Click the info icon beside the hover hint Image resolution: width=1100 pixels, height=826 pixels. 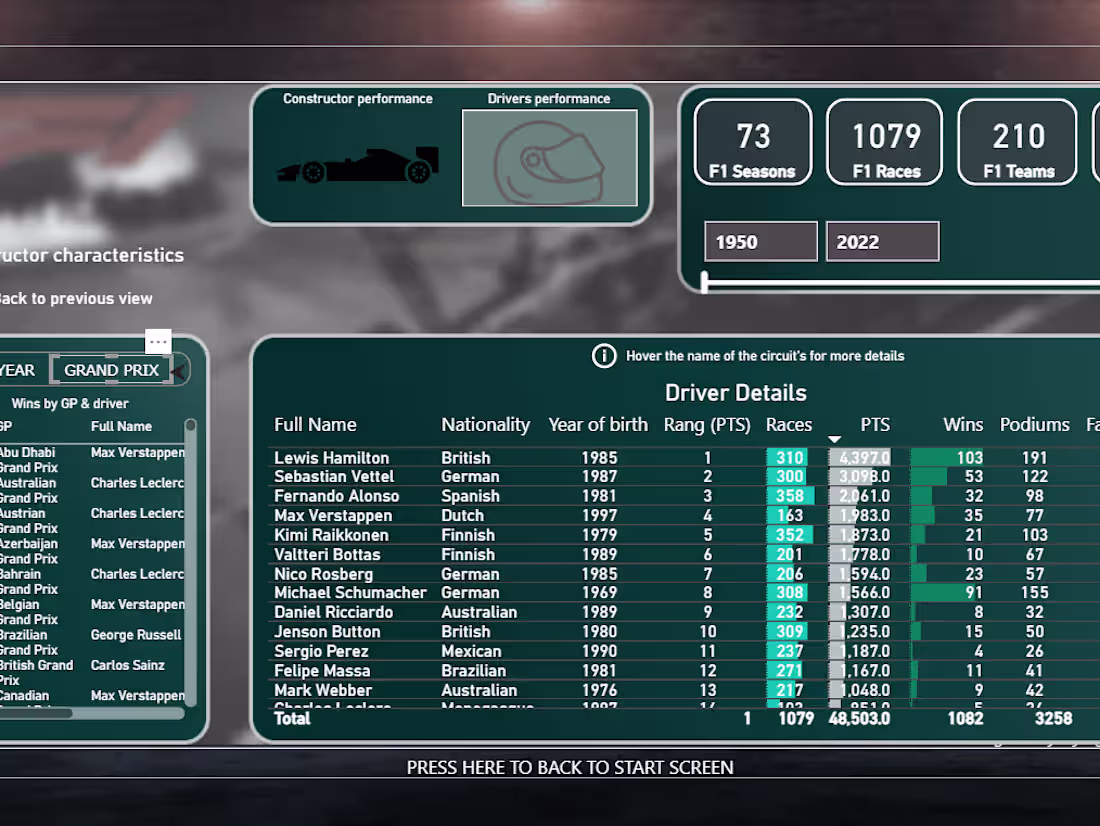click(x=604, y=356)
